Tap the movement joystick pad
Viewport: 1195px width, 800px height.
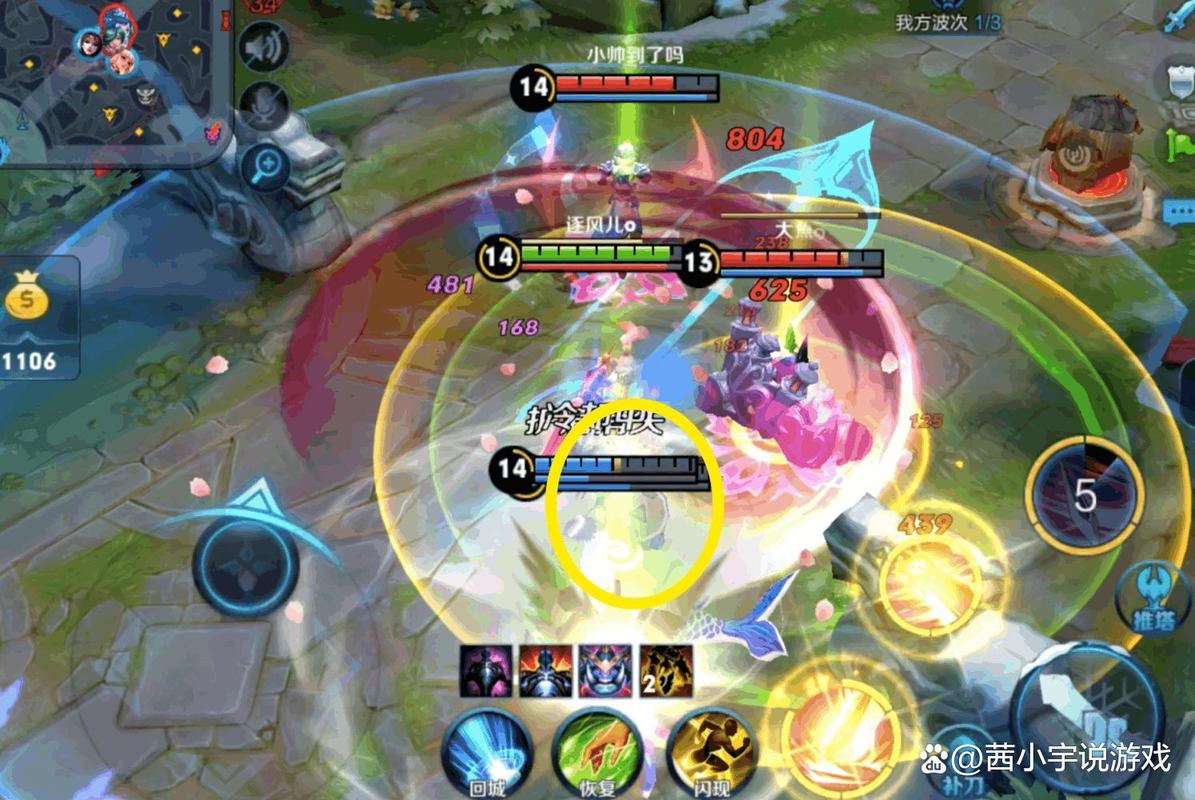pos(246,567)
